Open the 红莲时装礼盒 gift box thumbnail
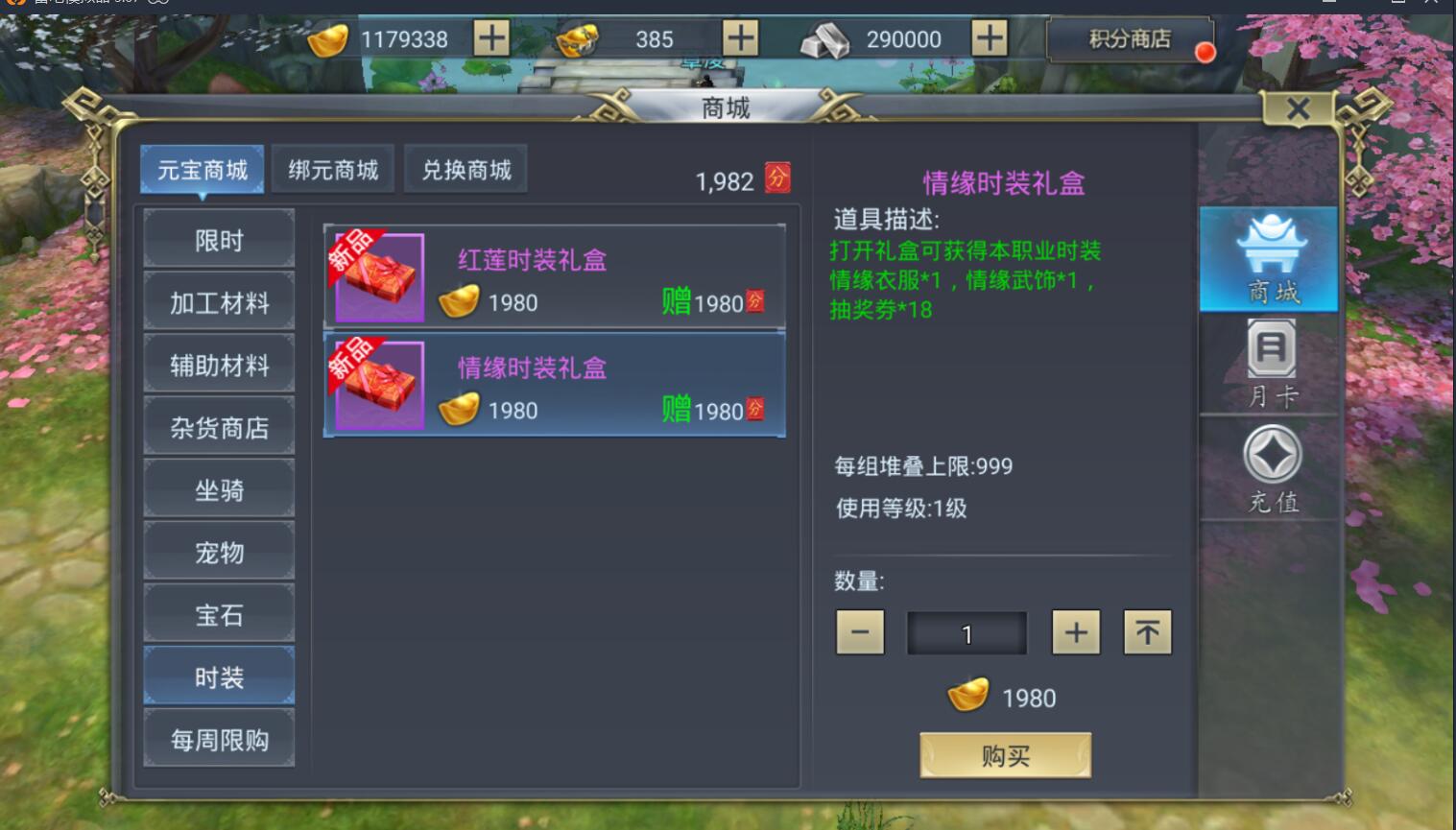1456x830 pixels. click(x=380, y=275)
